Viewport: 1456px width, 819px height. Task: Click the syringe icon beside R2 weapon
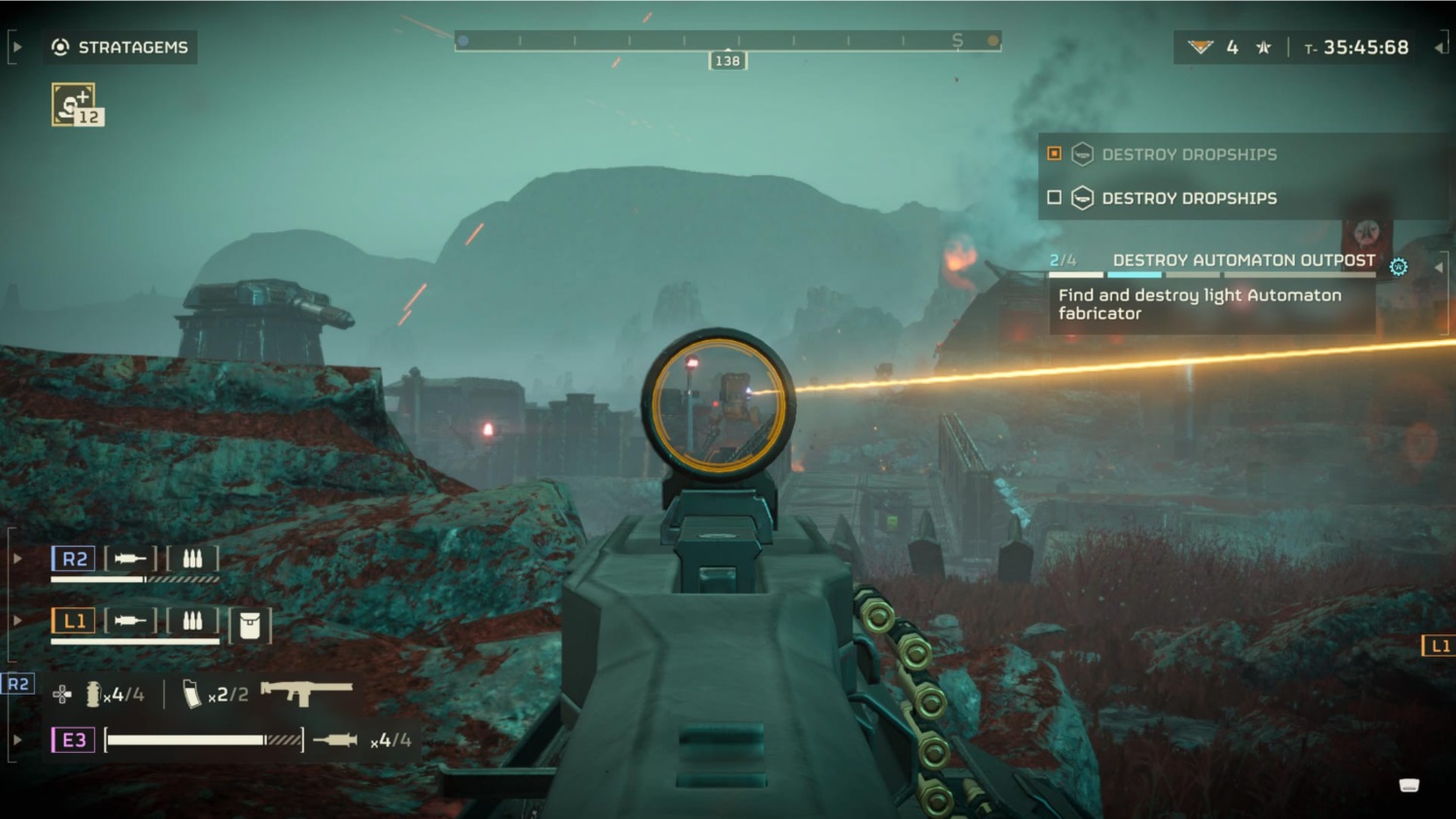pyautogui.click(x=129, y=558)
